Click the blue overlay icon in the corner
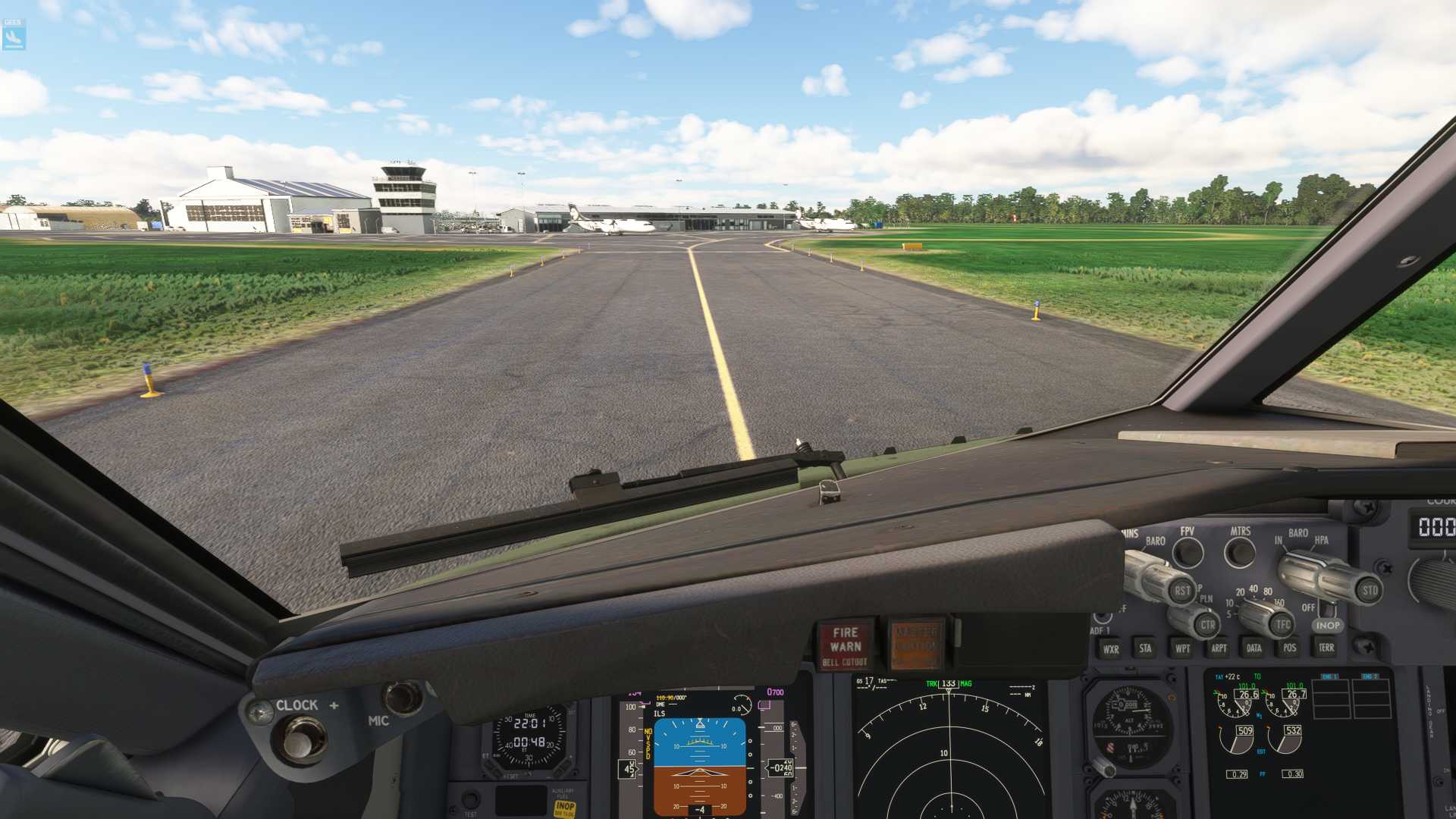Screen dimensions: 1456x819 pyautogui.click(x=14, y=35)
